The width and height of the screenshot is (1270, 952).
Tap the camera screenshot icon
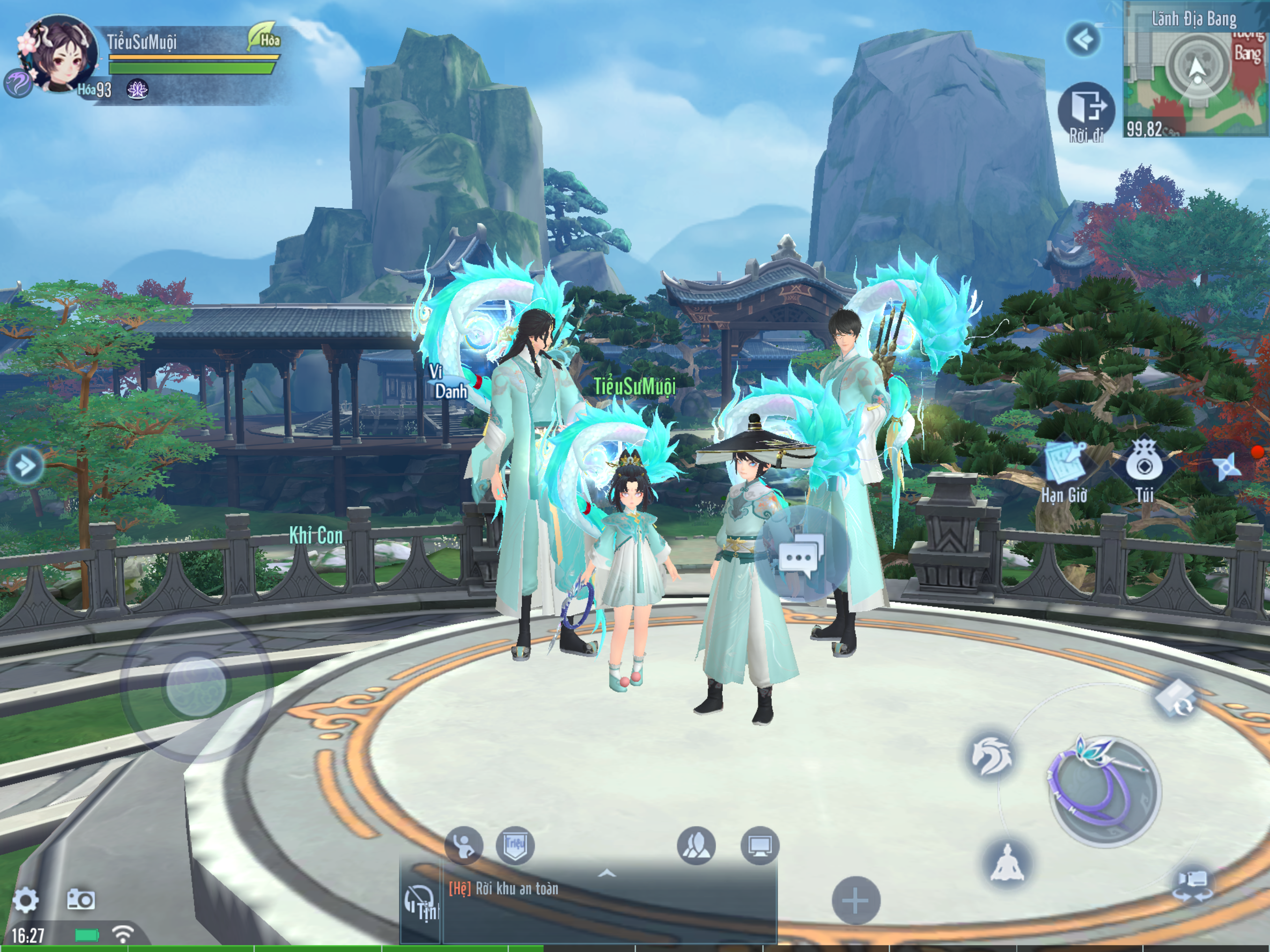pos(80,899)
